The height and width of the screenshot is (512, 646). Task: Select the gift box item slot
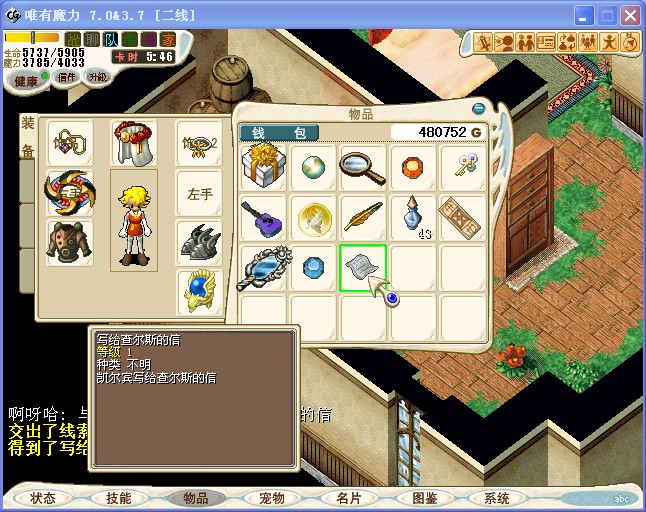[264, 167]
